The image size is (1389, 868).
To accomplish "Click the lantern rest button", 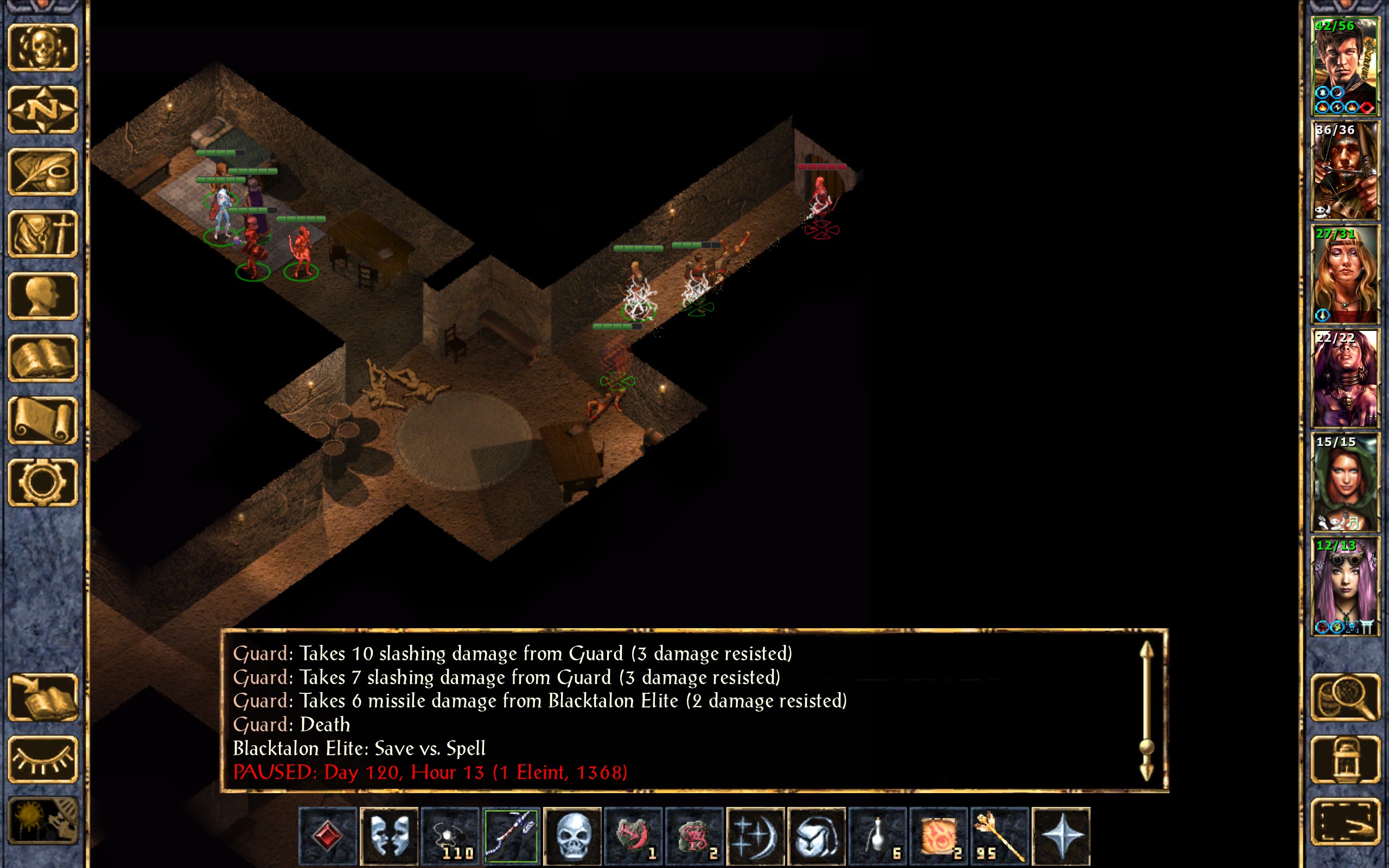I will pyautogui.click(x=1345, y=759).
